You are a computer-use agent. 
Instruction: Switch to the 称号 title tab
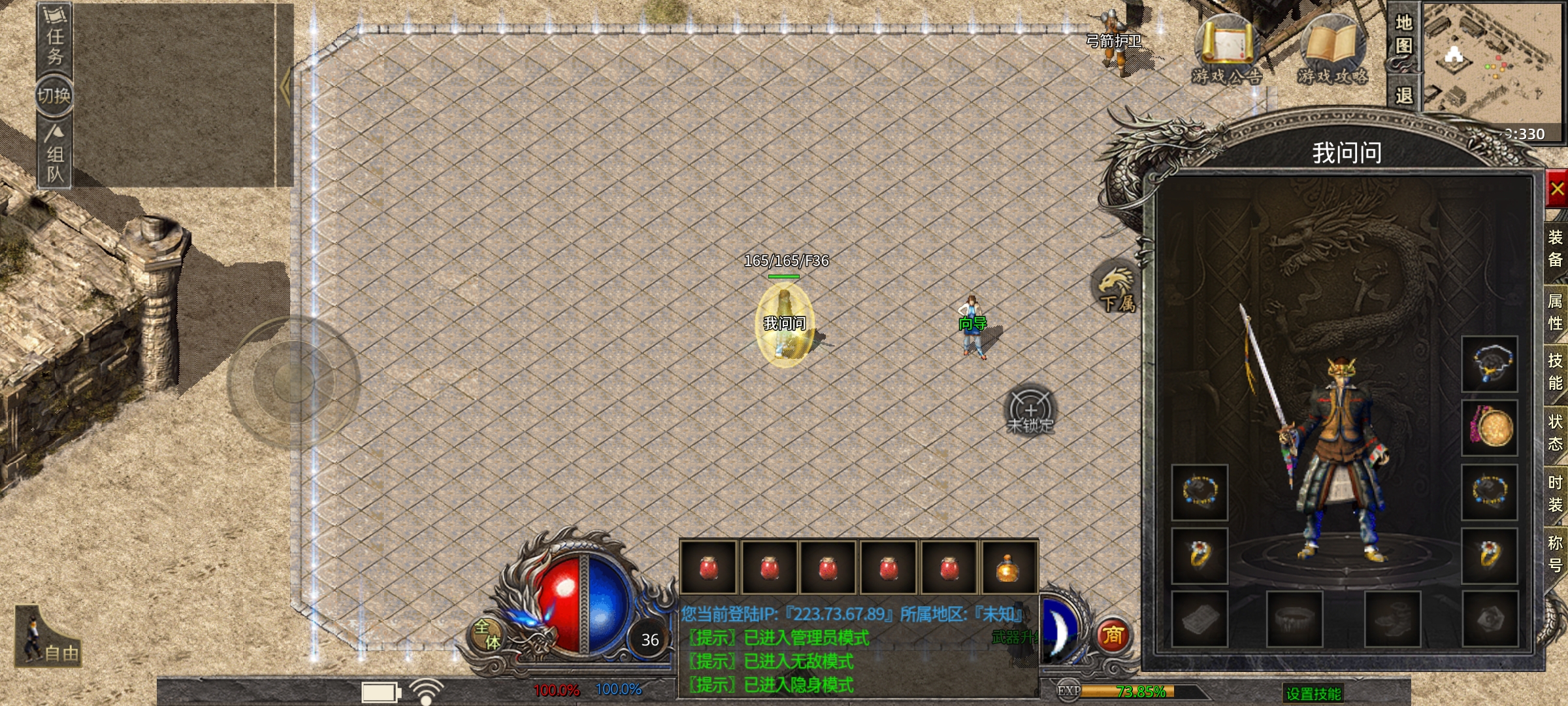pos(1556,554)
